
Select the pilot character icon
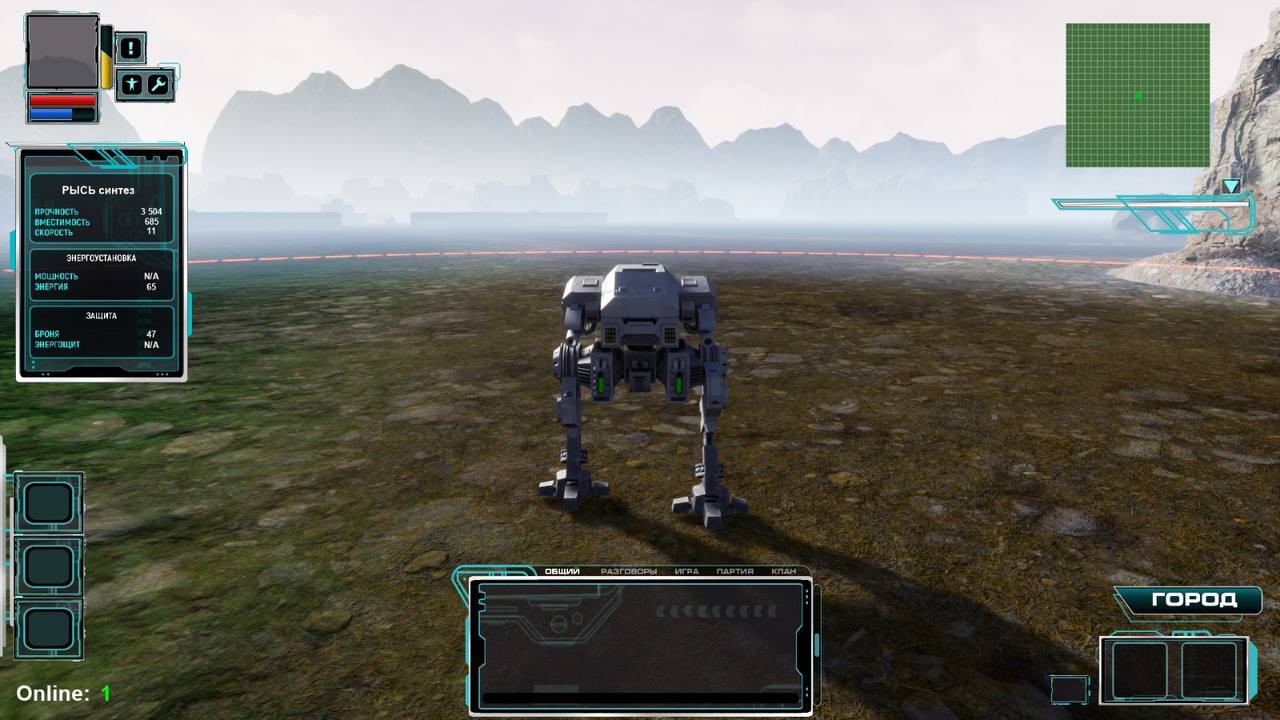pyautogui.click(x=130, y=85)
